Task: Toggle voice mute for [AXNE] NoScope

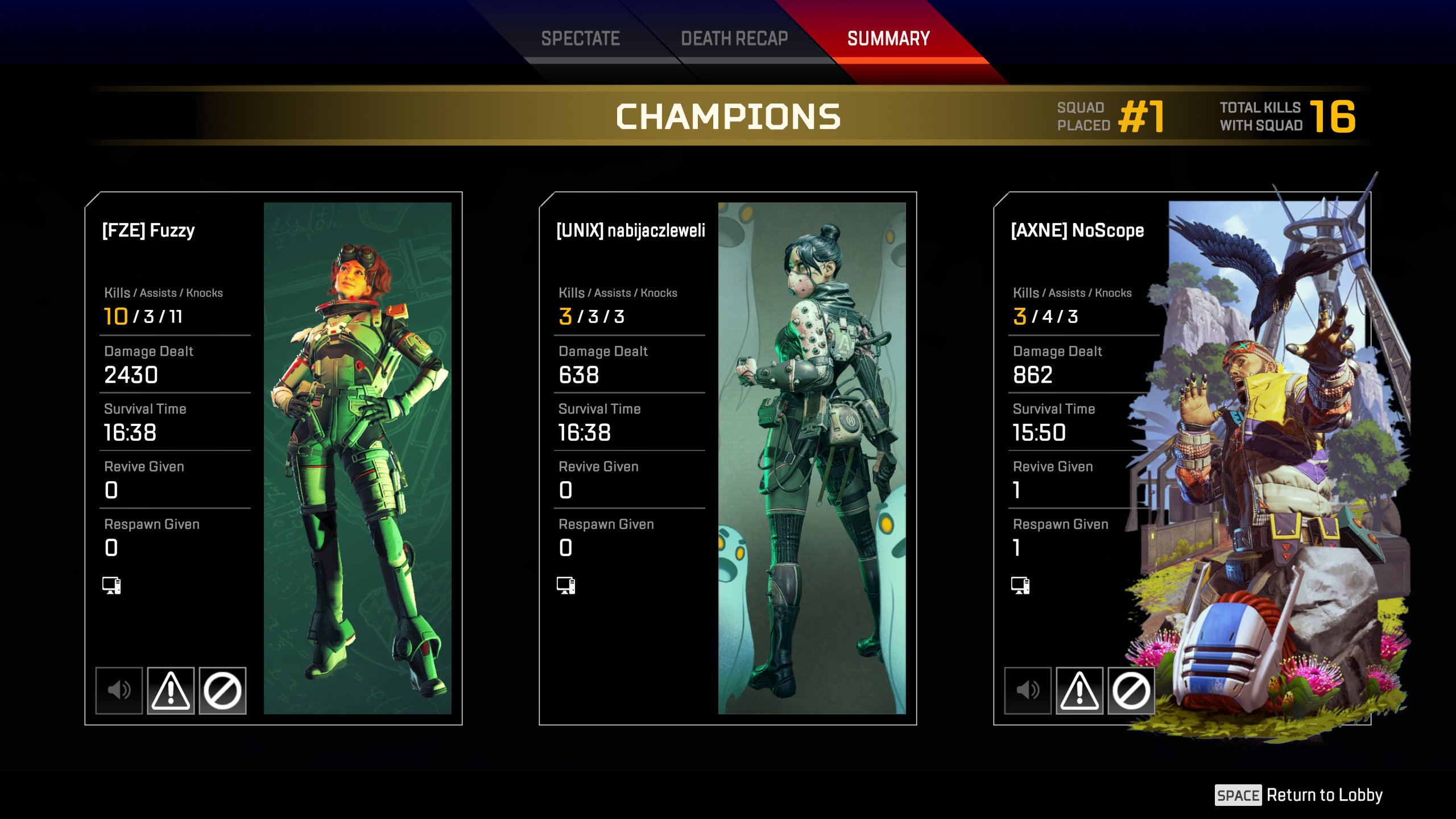Action: click(1028, 690)
